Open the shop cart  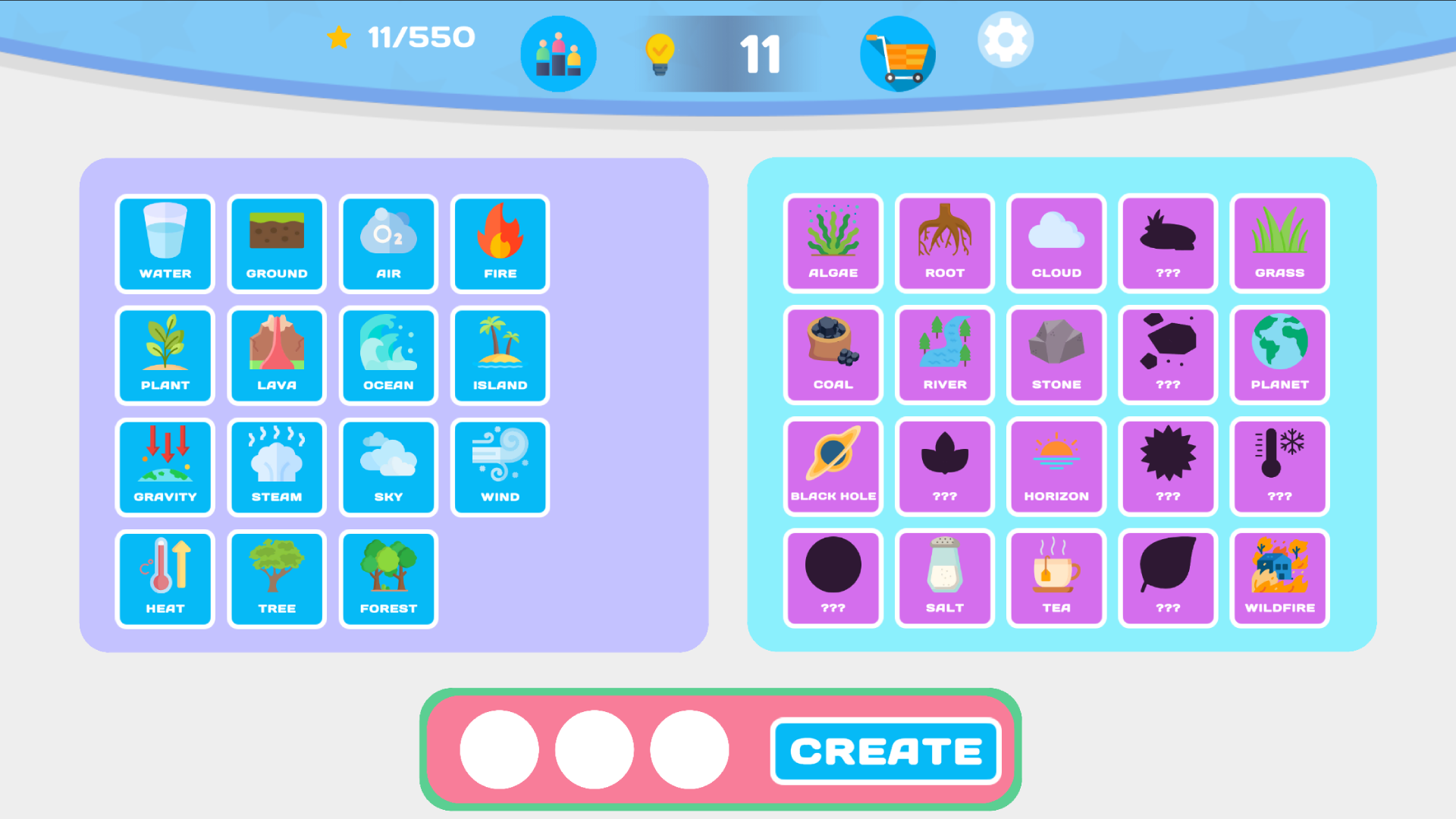click(898, 53)
